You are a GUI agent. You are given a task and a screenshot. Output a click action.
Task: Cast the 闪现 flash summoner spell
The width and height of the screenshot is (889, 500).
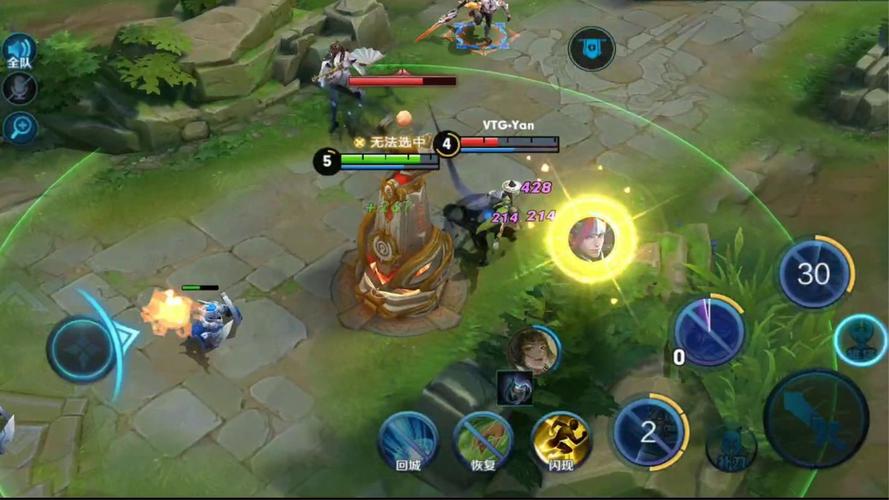(560, 439)
